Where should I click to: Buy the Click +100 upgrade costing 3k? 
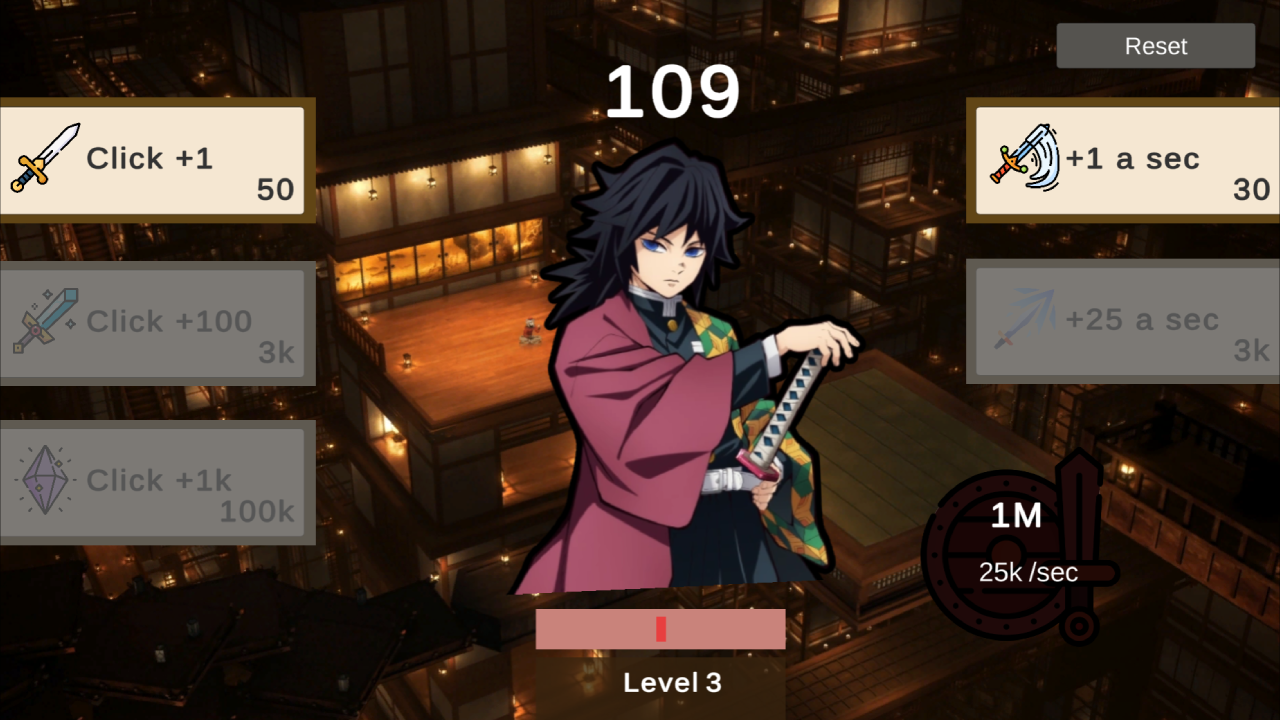tap(157, 322)
